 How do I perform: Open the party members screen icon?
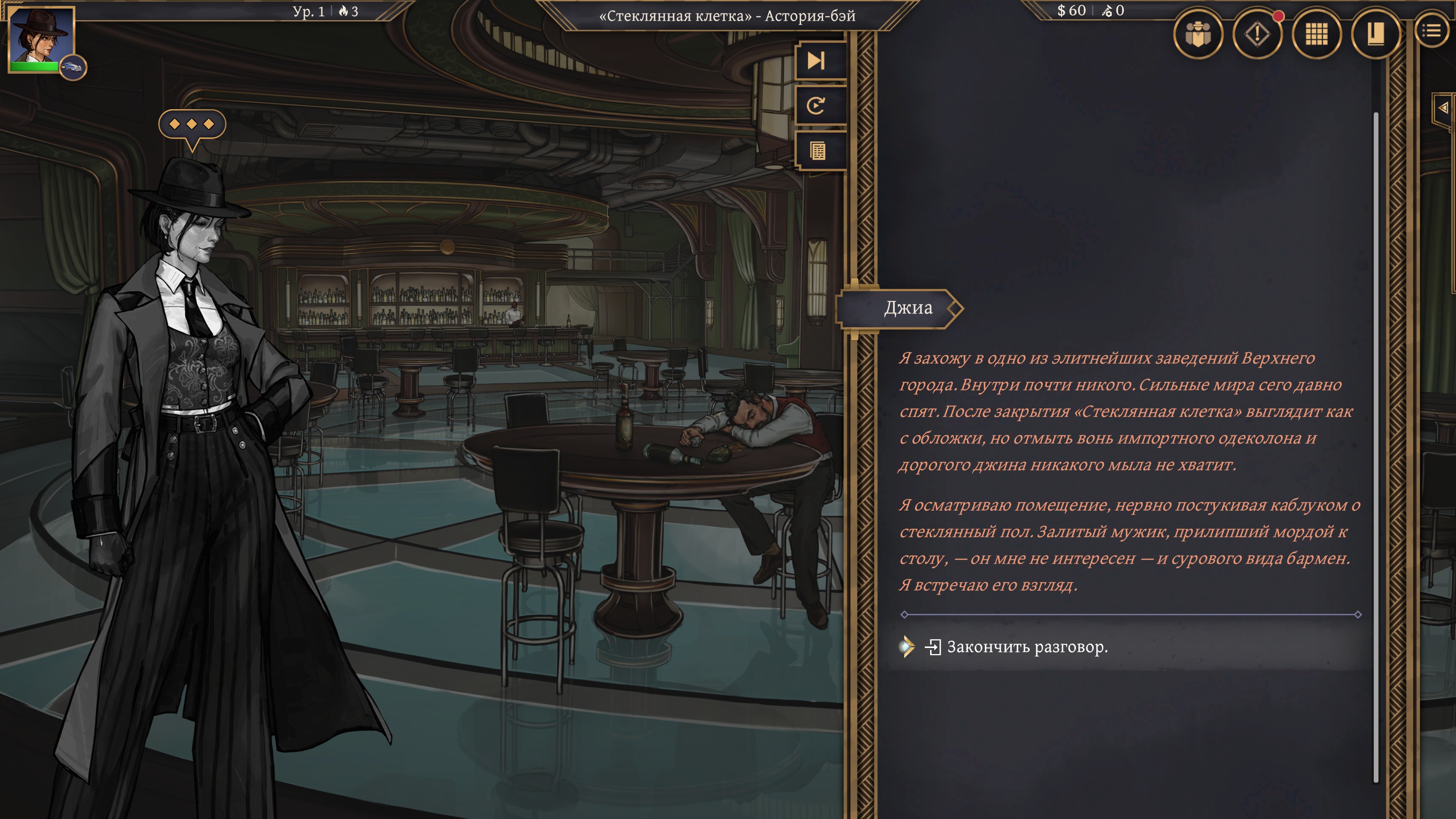pos(1198,35)
